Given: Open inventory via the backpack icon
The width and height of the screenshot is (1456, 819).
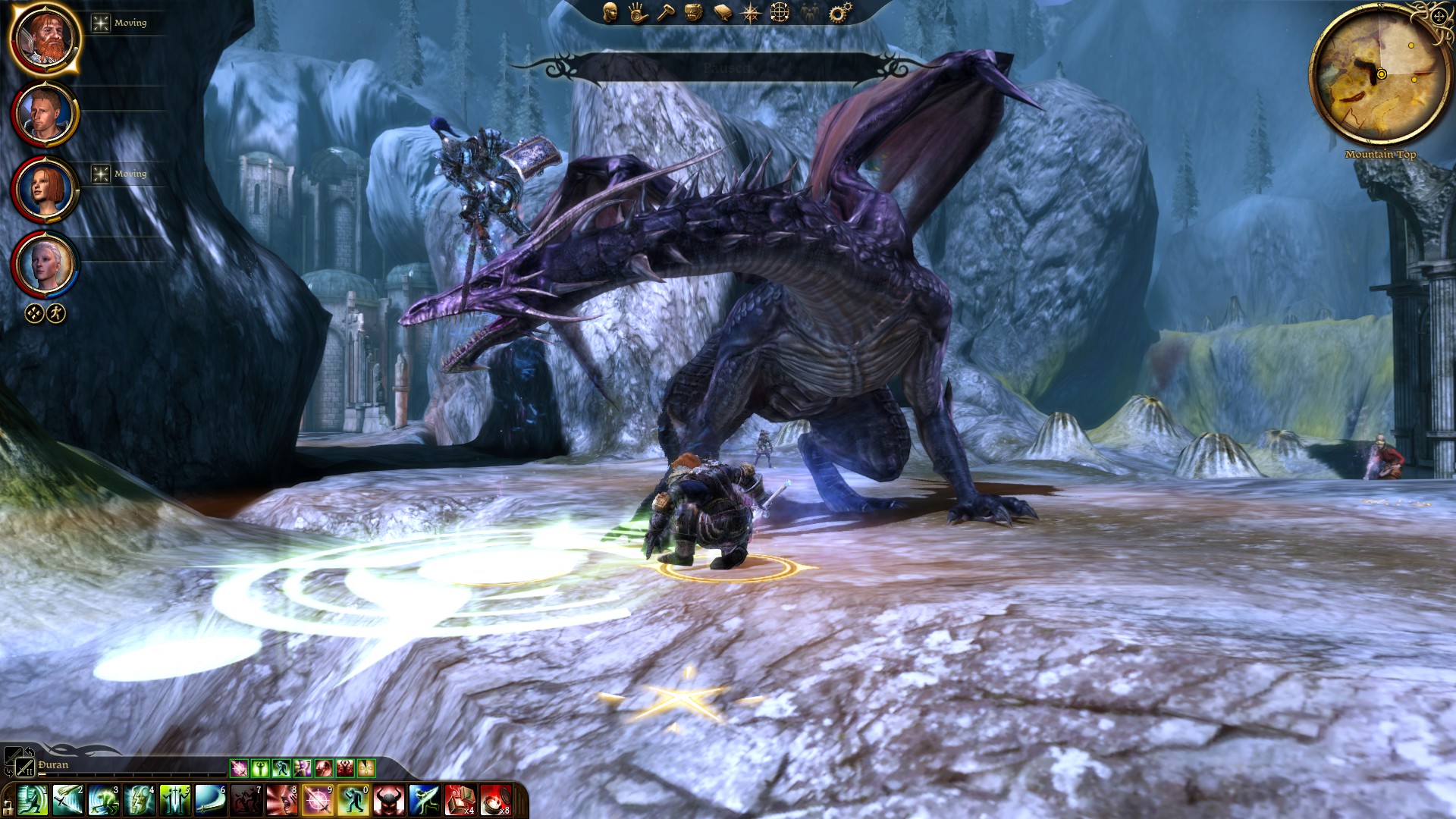Looking at the screenshot, I should click(x=693, y=12).
